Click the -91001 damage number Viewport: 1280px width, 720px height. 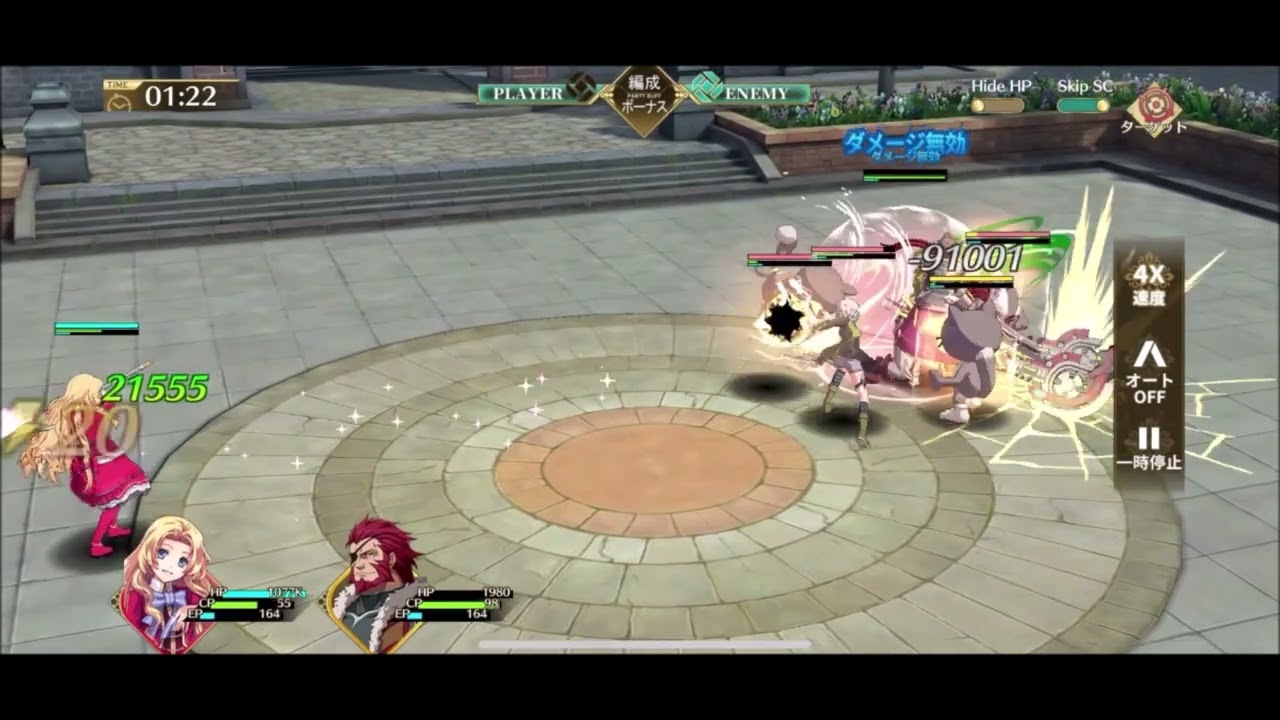[x=968, y=257]
